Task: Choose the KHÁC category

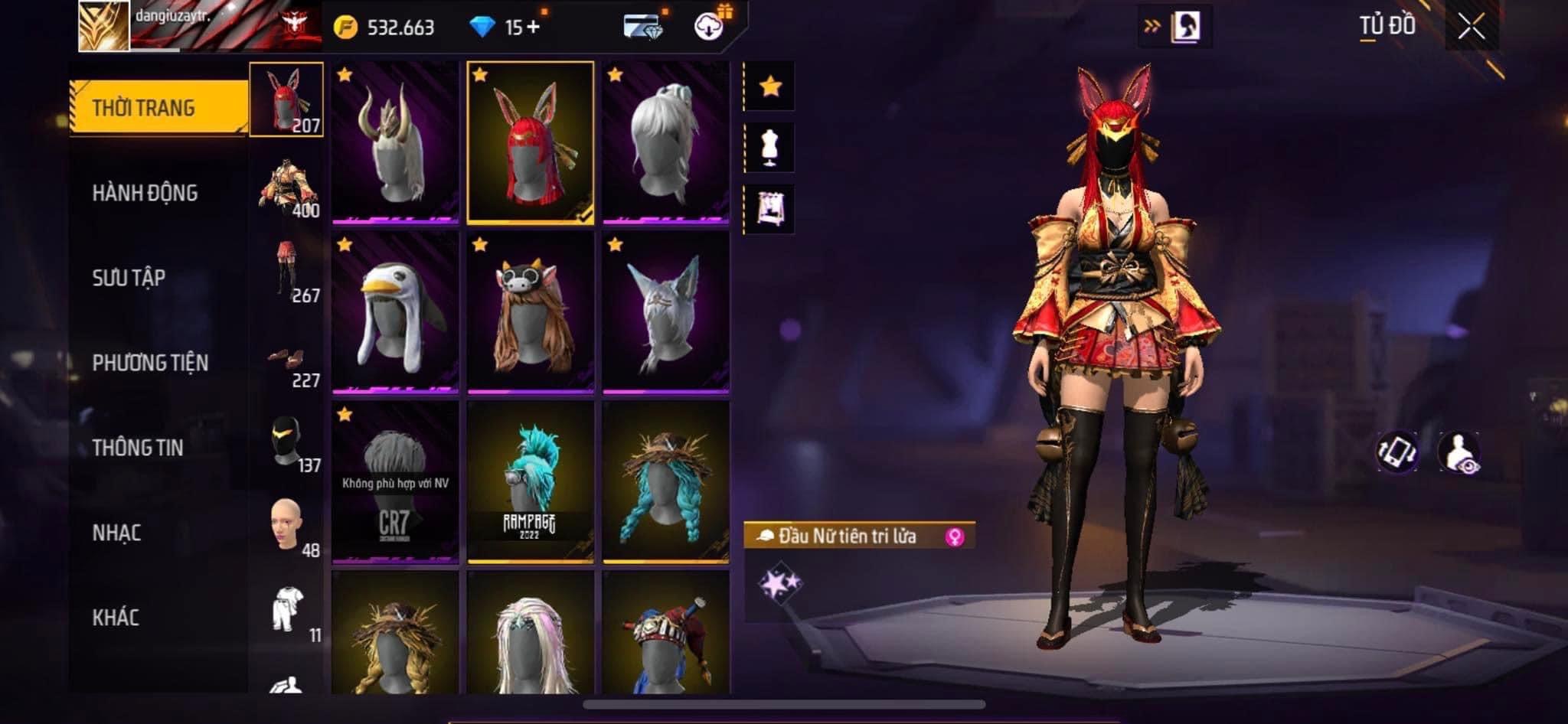Action: click(x=116, y=618)
